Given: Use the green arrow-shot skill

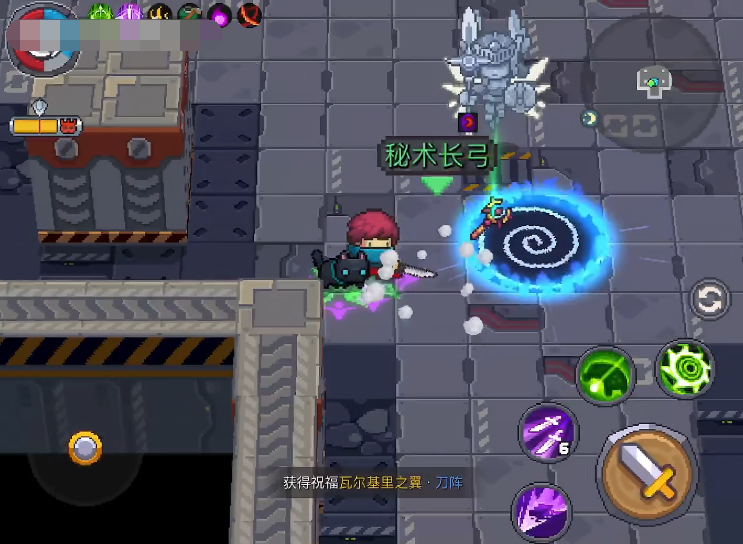Looking at the screenshot, I should pyautogui.click(x=605, y=375).
